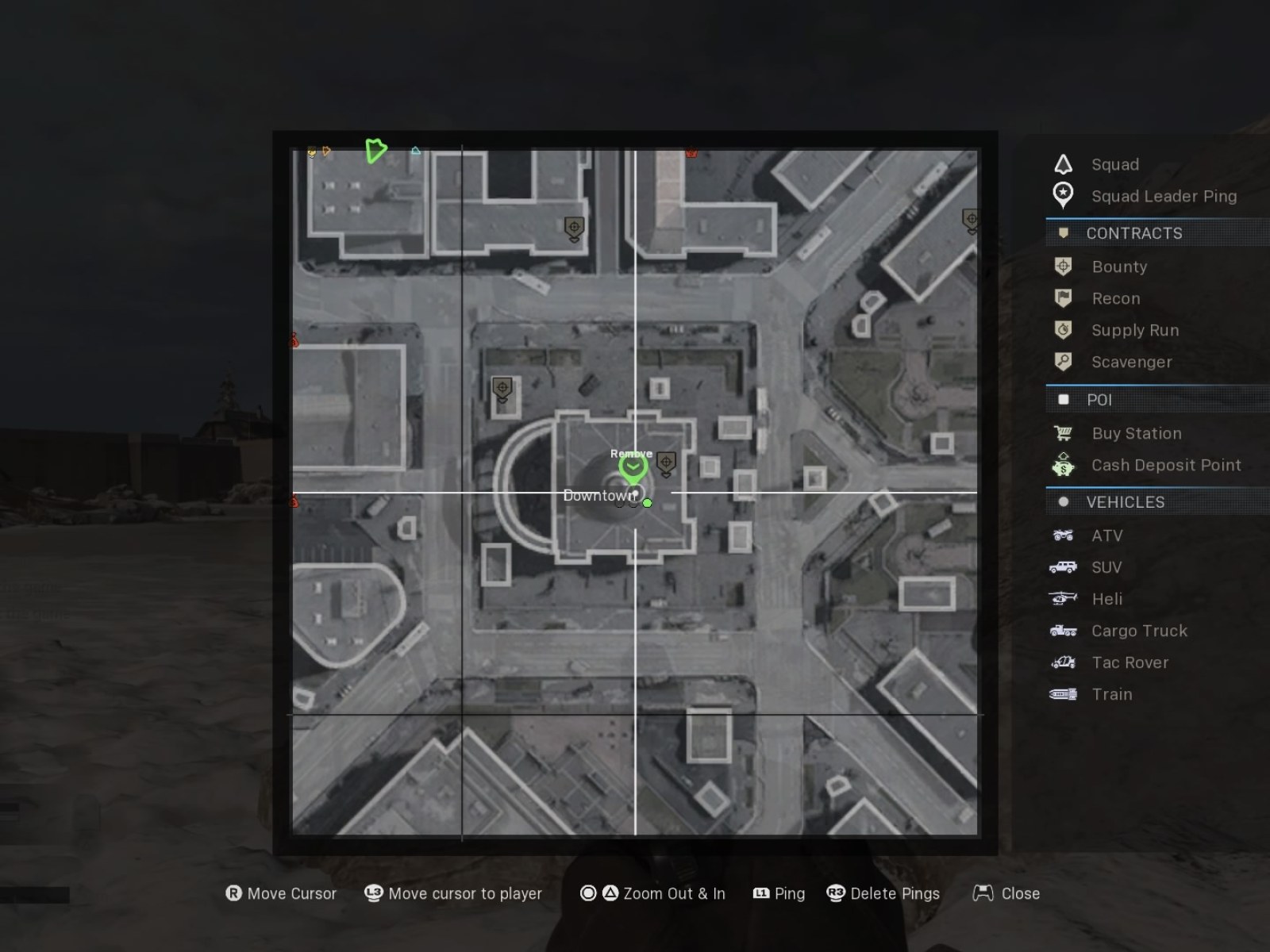Click the Train icon in the legend
Viewport: 1270px width, 952px height.
(x=1063, y=694)
